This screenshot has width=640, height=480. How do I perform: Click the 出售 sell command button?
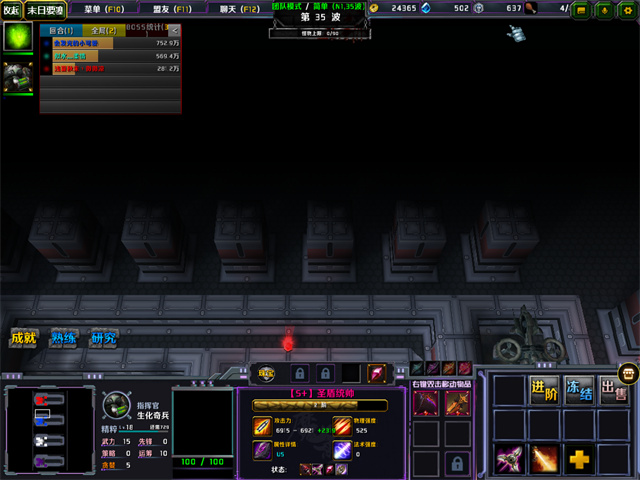click(612, 390)
